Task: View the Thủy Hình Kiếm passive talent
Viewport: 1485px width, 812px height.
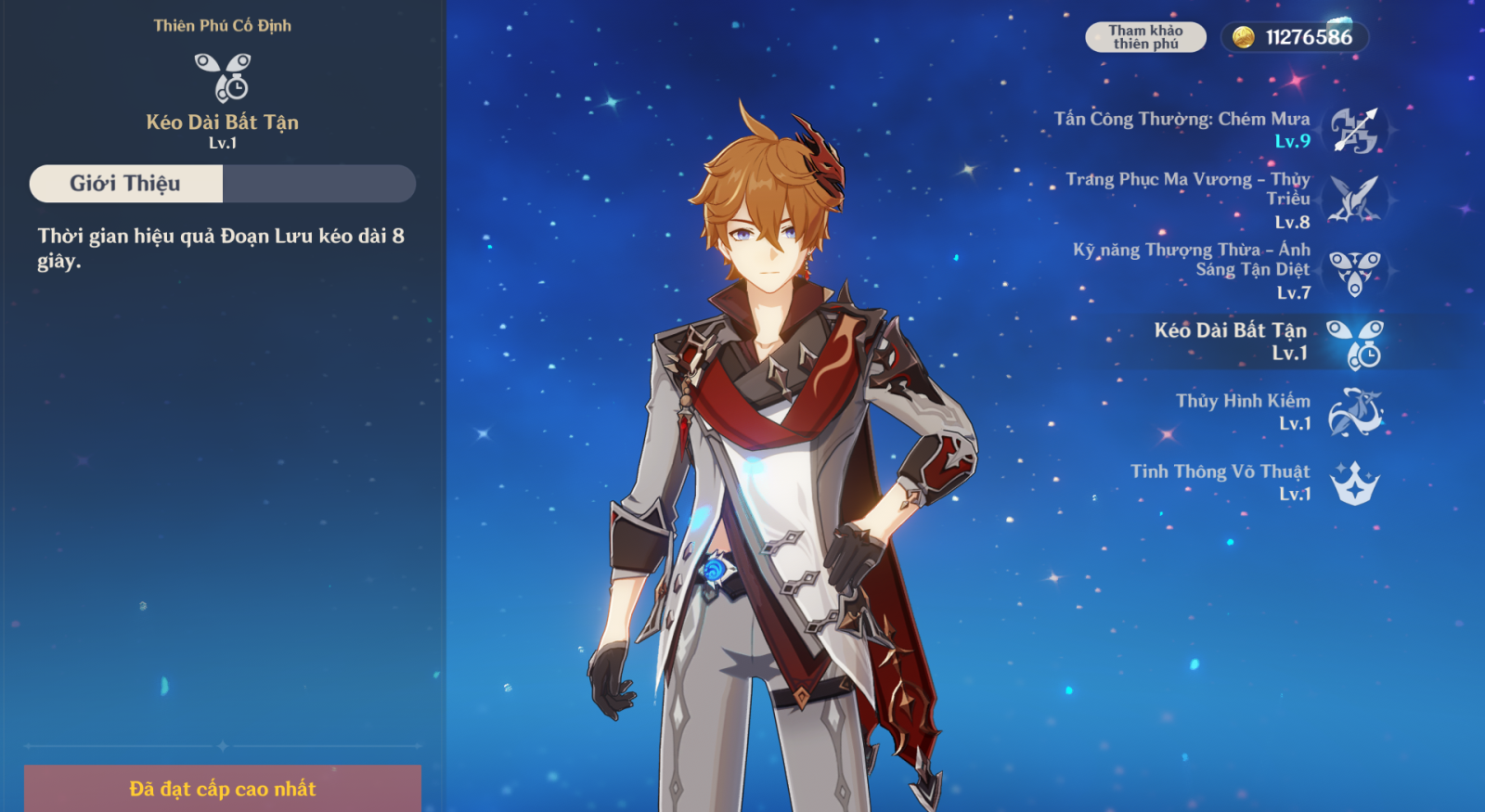Action: [1354, 412]
